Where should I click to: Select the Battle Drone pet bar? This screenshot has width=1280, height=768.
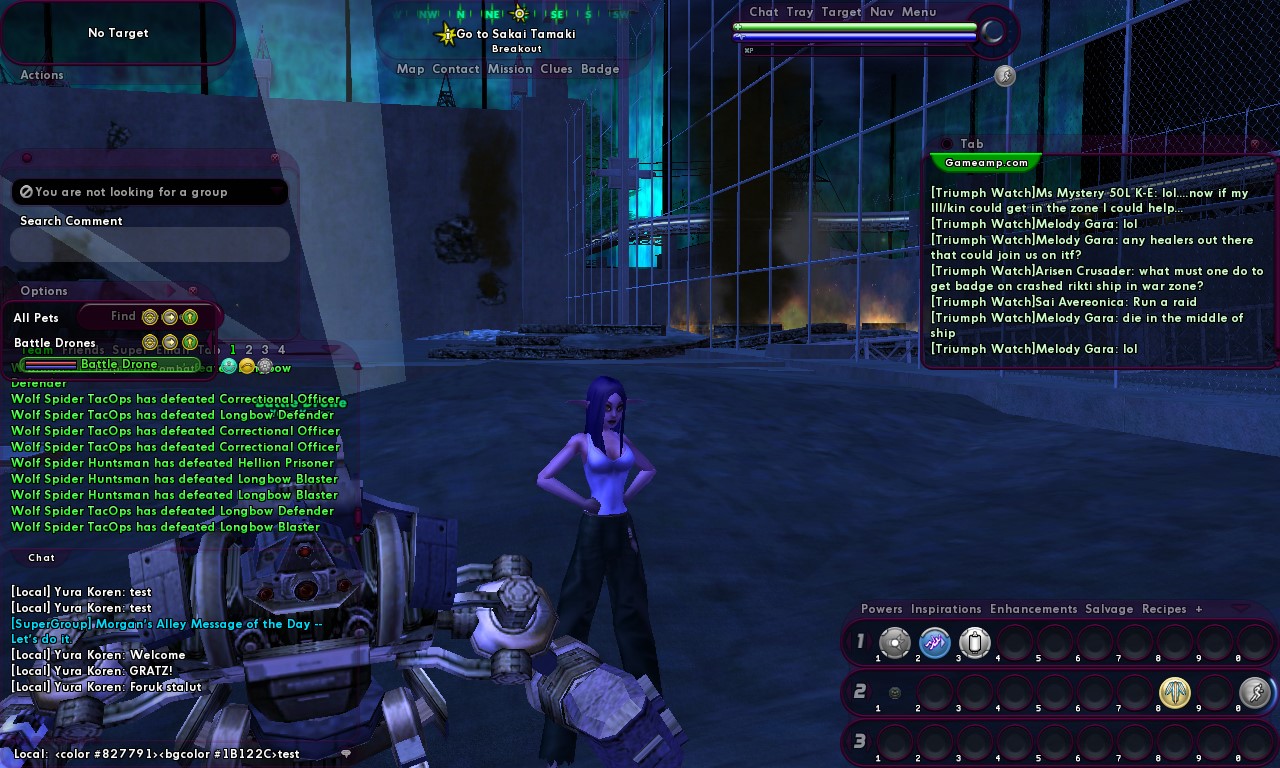pyautogui.click(x=118, y=365)
